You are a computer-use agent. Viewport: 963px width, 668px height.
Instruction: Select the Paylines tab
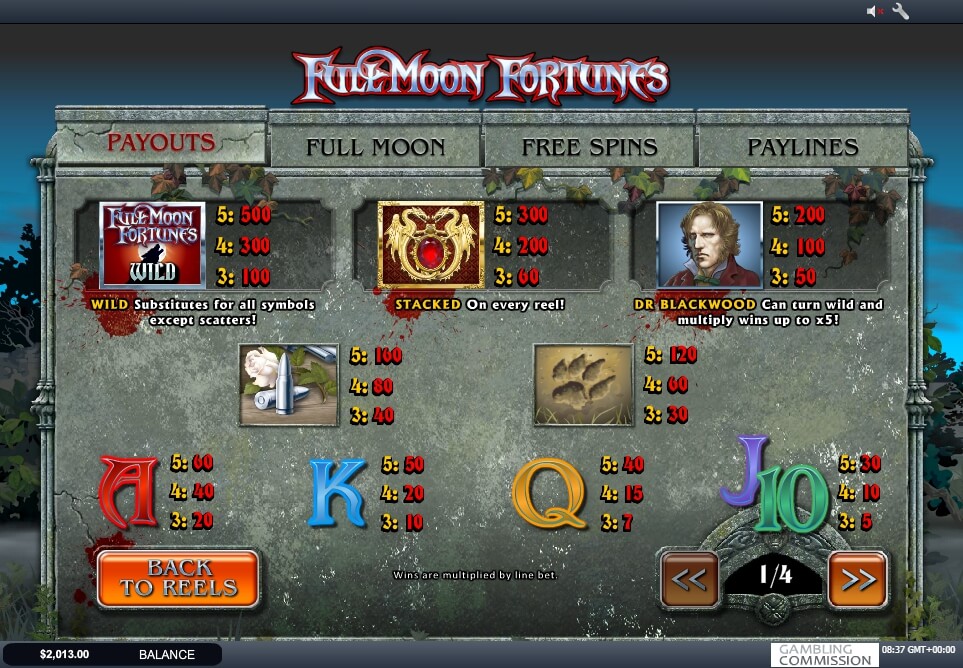[802, 147]
